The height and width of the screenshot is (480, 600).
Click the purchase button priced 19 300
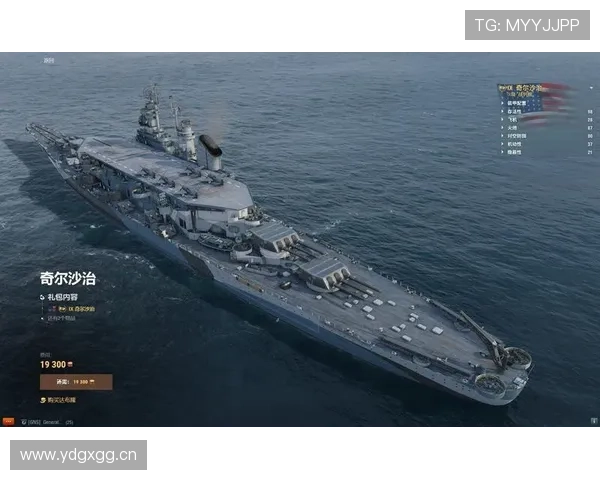pos(76,381)
